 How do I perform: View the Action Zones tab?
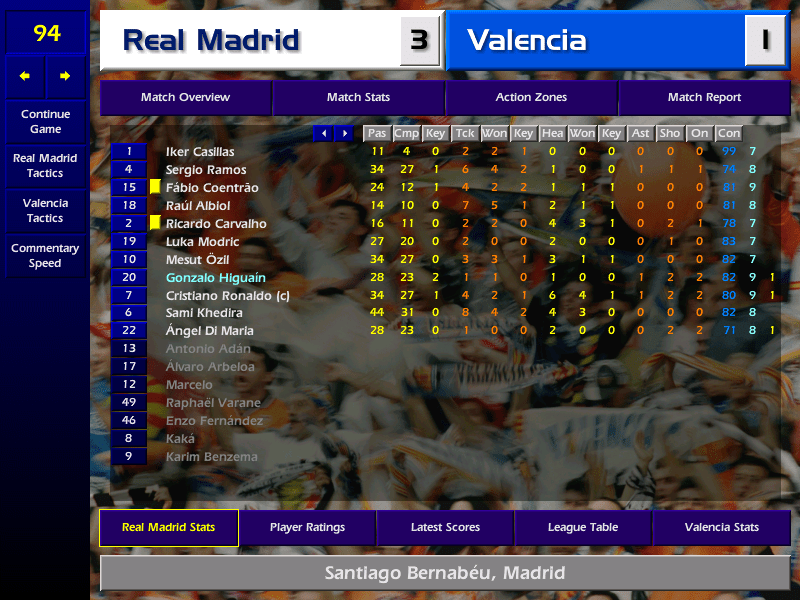[531, 98]
